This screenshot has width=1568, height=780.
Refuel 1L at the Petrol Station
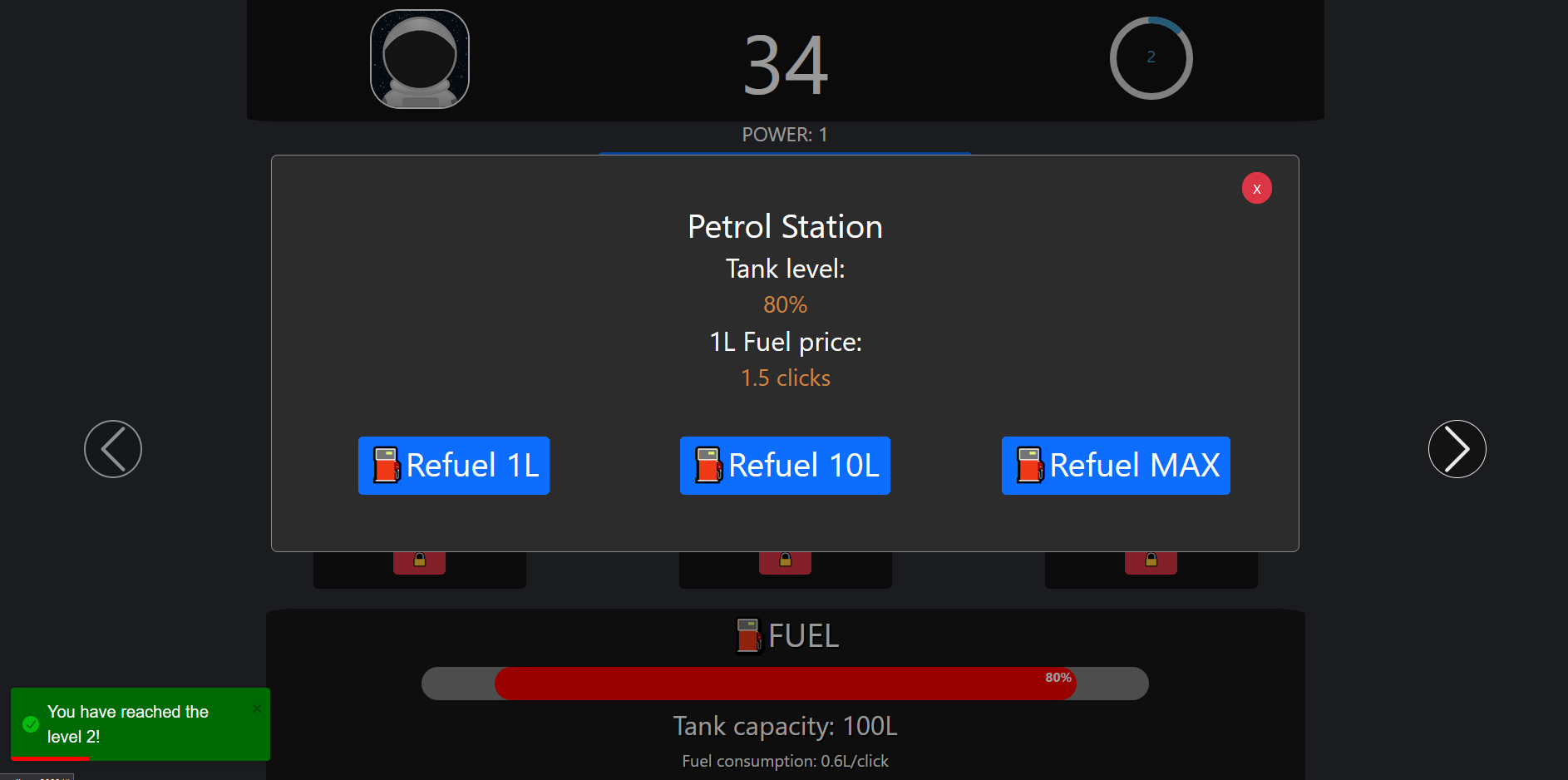[454, 466]
